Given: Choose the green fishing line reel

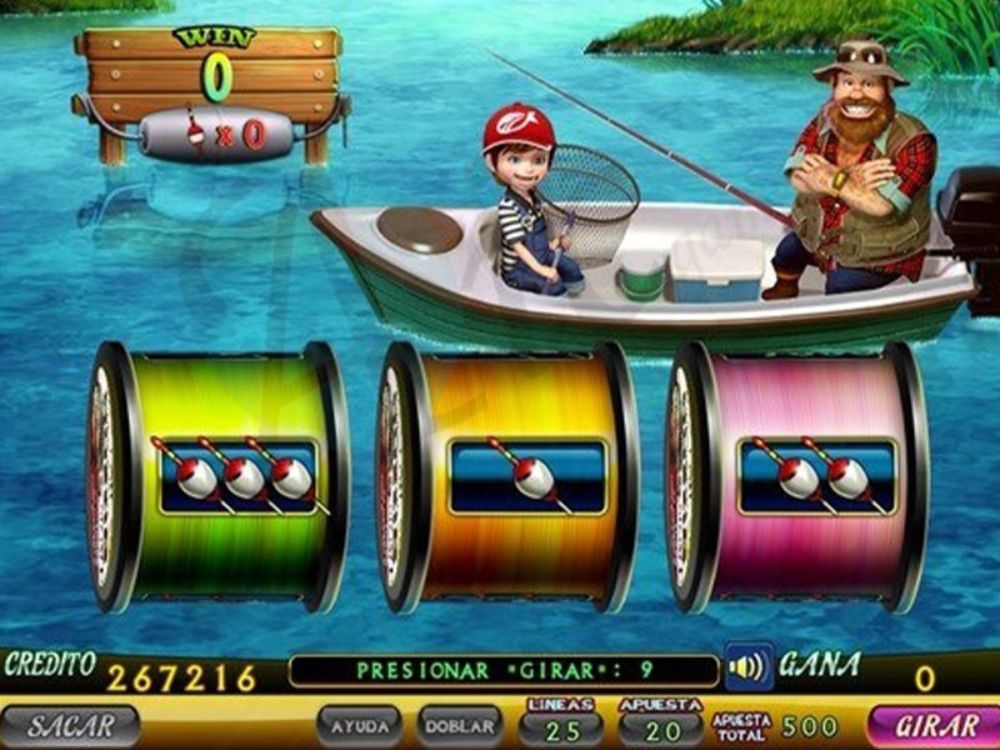Looking at the screenshot, I should pos(222,478).
